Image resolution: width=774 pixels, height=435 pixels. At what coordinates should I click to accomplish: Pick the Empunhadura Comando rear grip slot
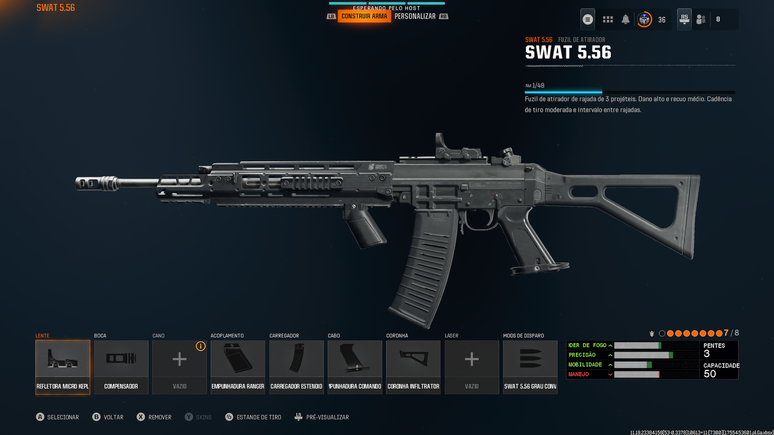[x=355, y=366]
